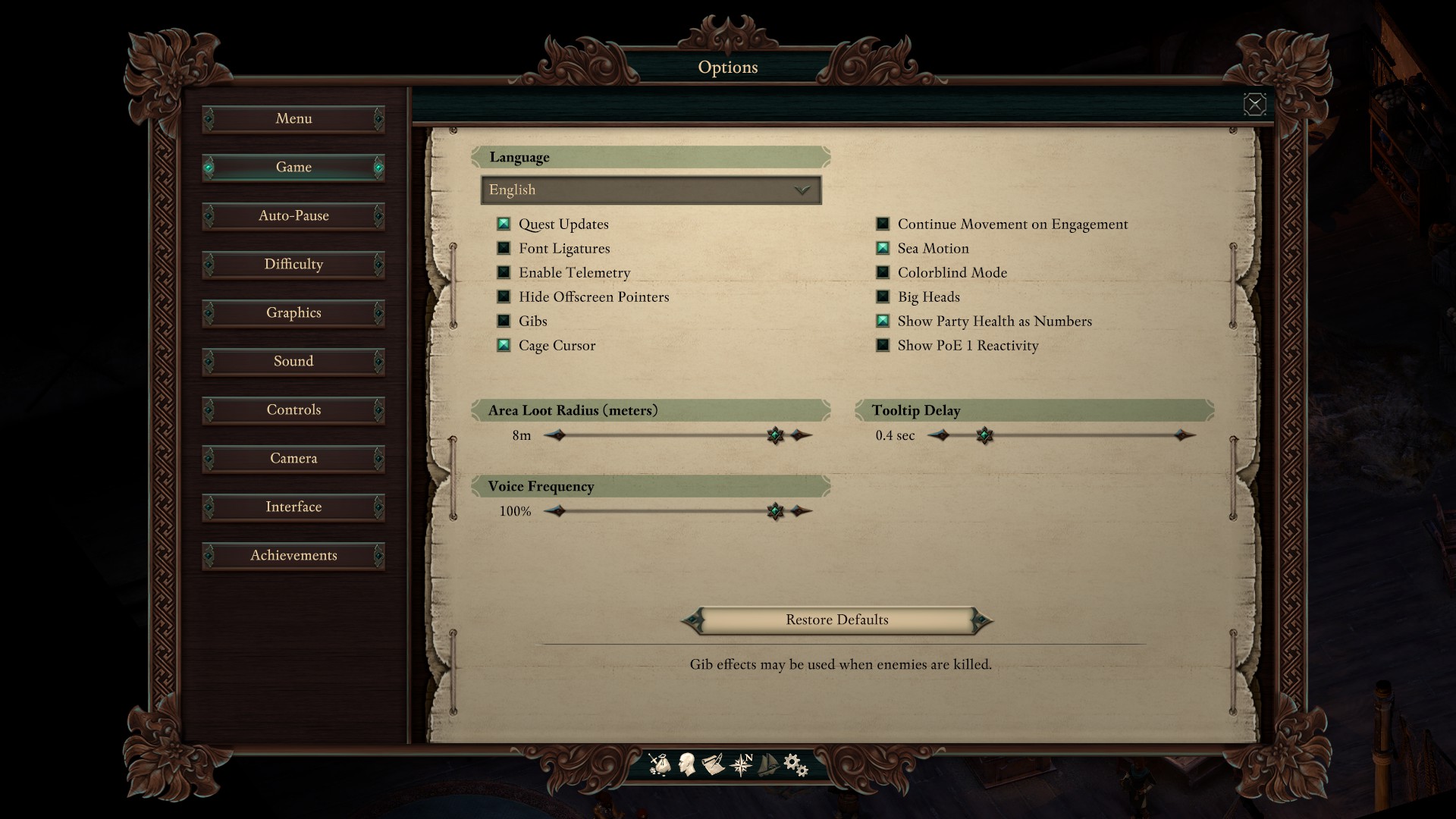Screen dimensions: 1456x819
Task: Show the Camera options
Action: 293,459
